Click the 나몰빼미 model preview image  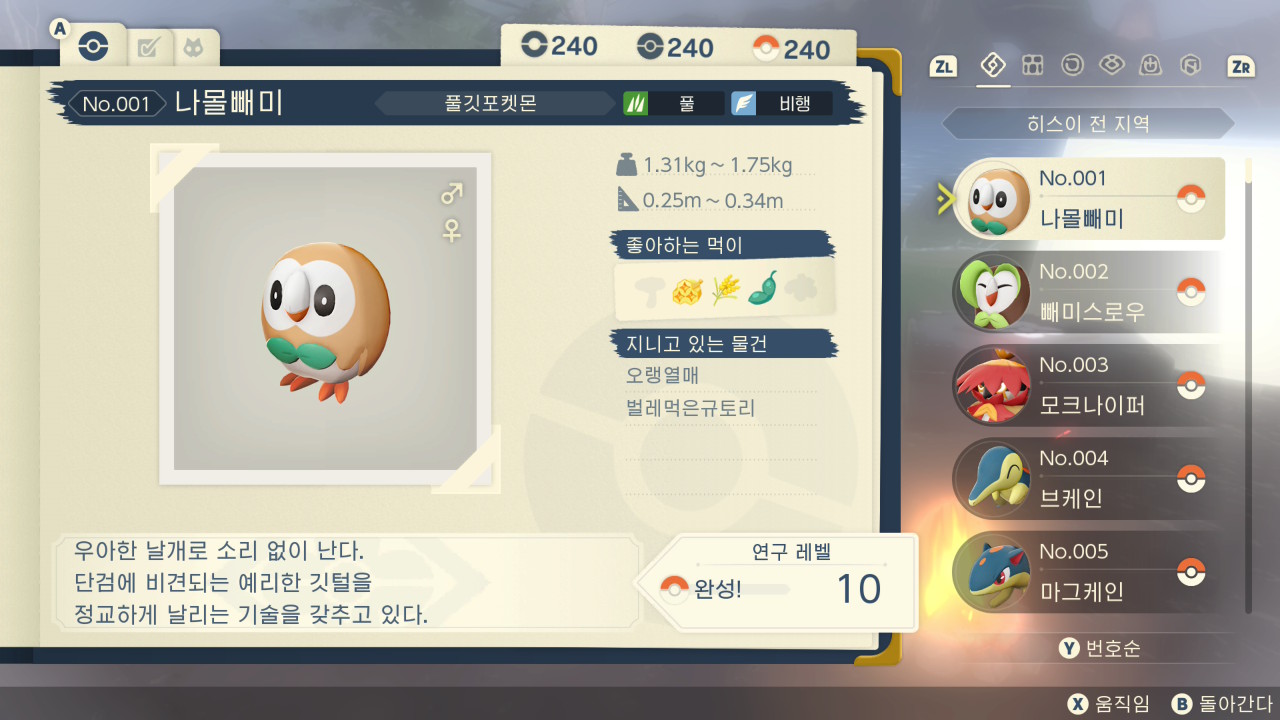[325, 318]
